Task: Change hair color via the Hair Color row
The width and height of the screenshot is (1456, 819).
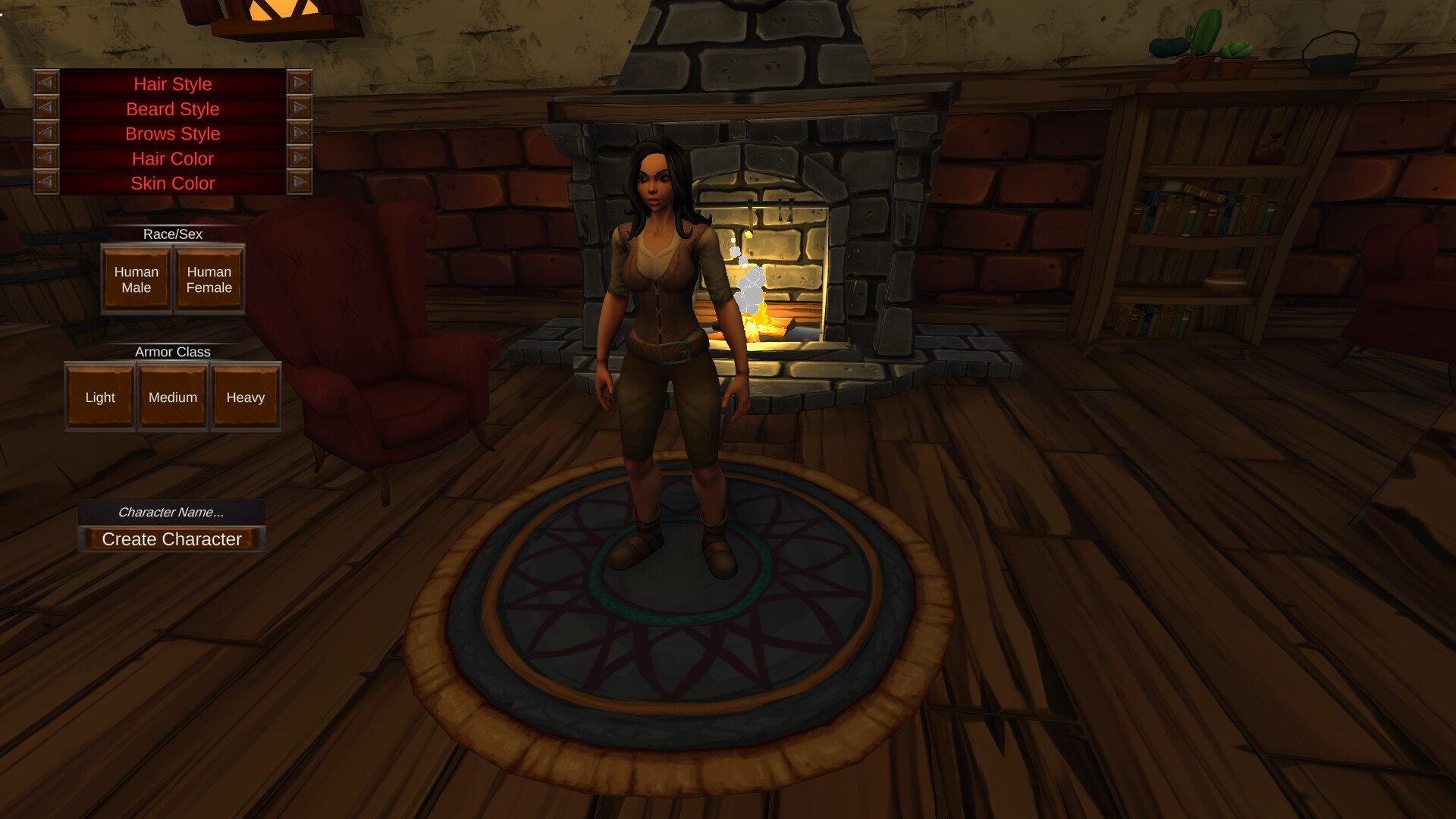Action: [x=172, y=158]
